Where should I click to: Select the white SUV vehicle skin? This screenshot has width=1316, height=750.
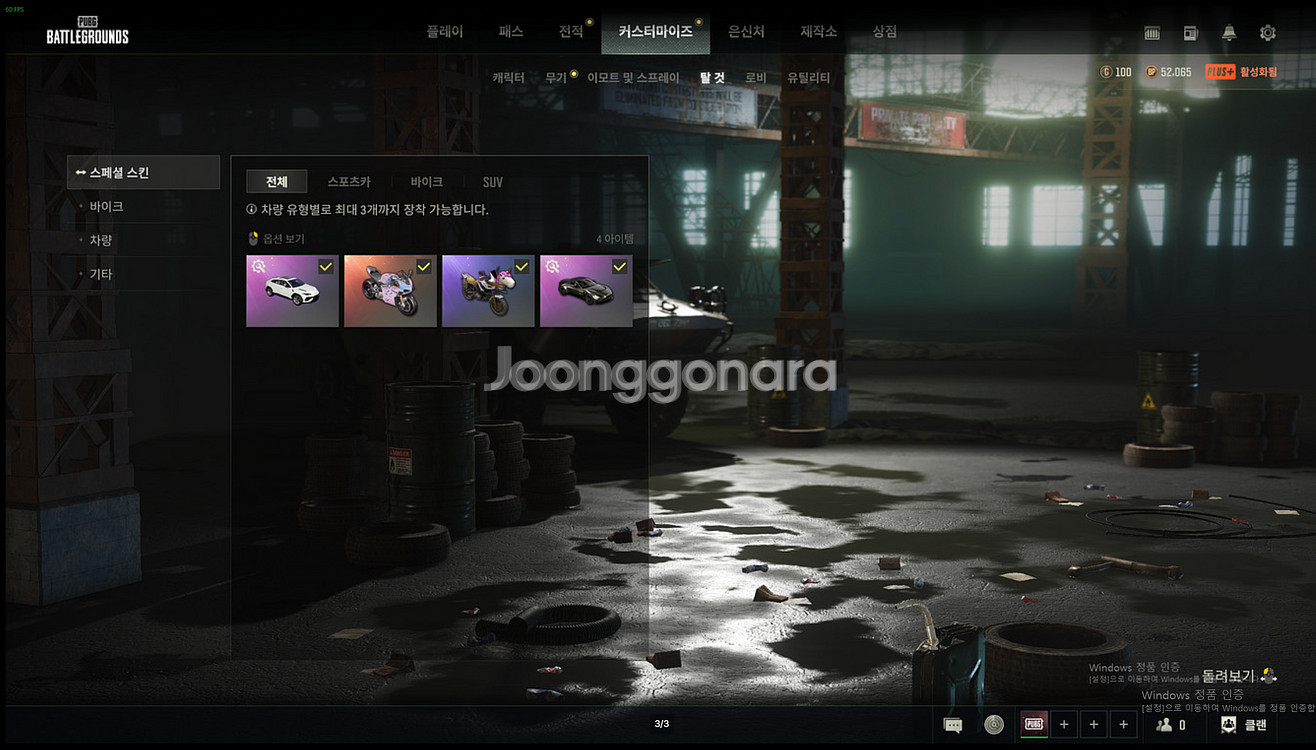coord(292,291)
